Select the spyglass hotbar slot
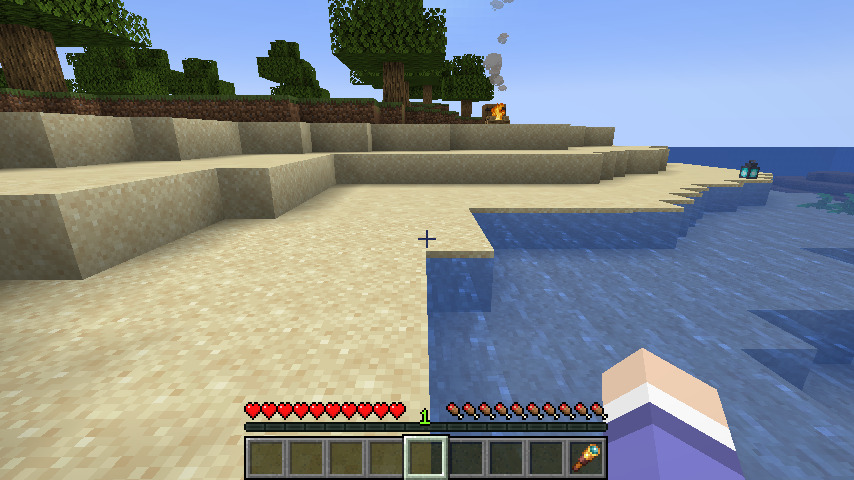This screenshot has width=854, height=480. 586,457
